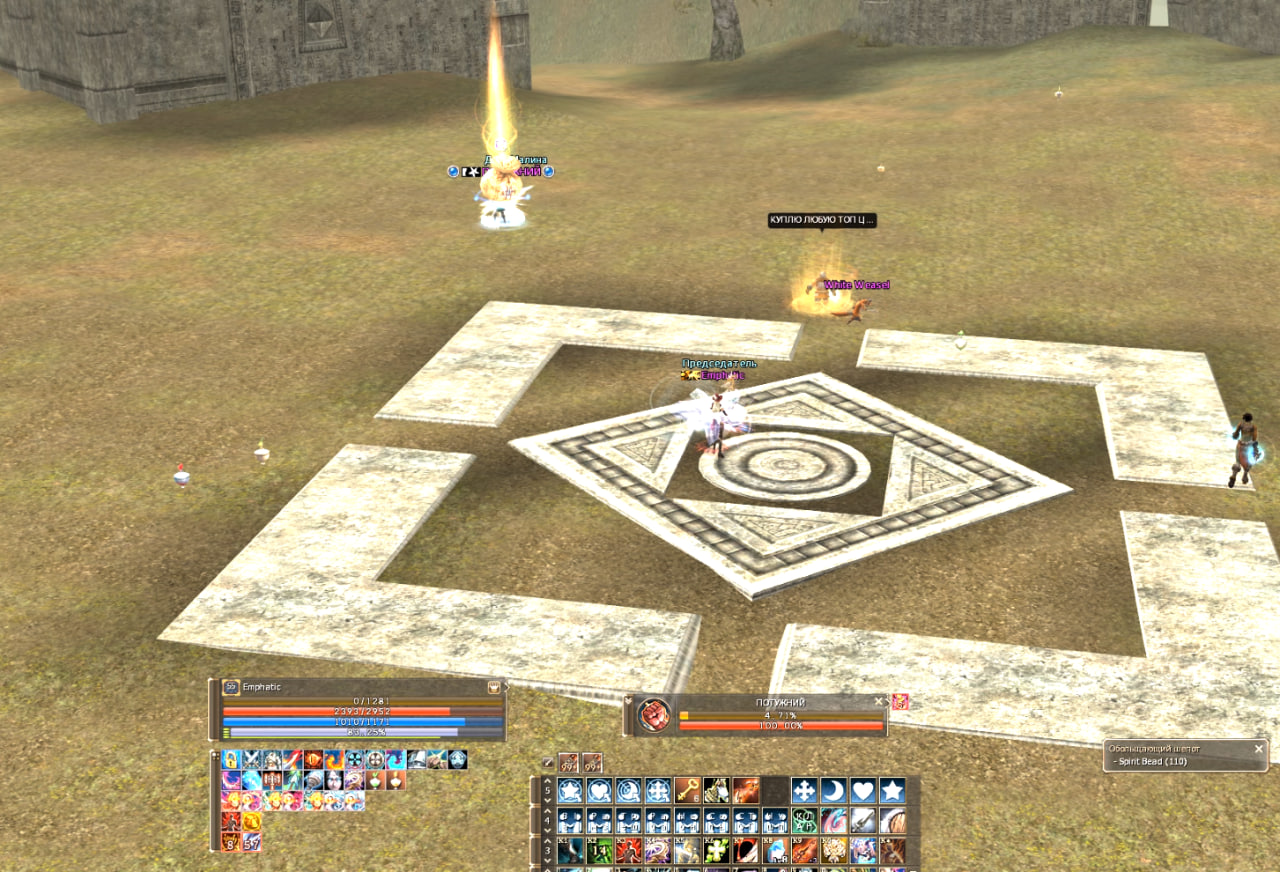Activate the solid white heart skill
The image size is (1280, 872).
tap(863, 791)
